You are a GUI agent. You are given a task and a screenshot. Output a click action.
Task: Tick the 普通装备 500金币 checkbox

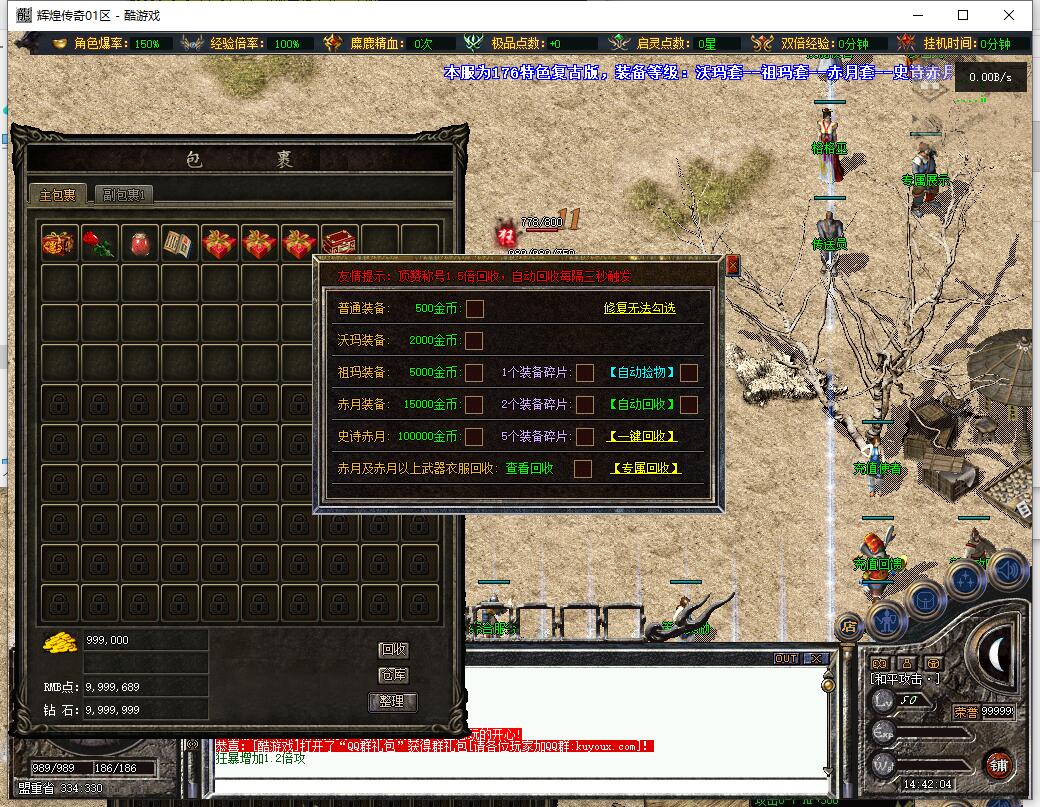tap(474, 308)
